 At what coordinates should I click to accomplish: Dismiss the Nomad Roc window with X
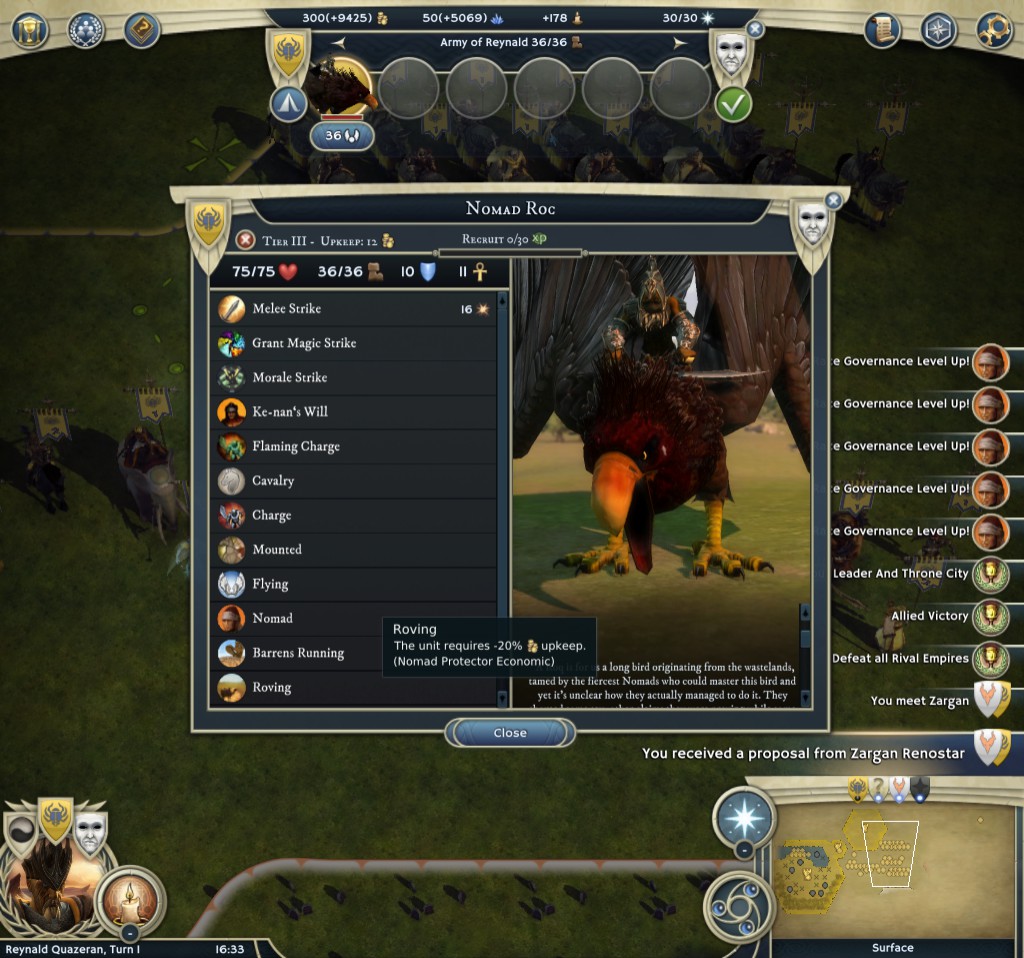point(833,201)
